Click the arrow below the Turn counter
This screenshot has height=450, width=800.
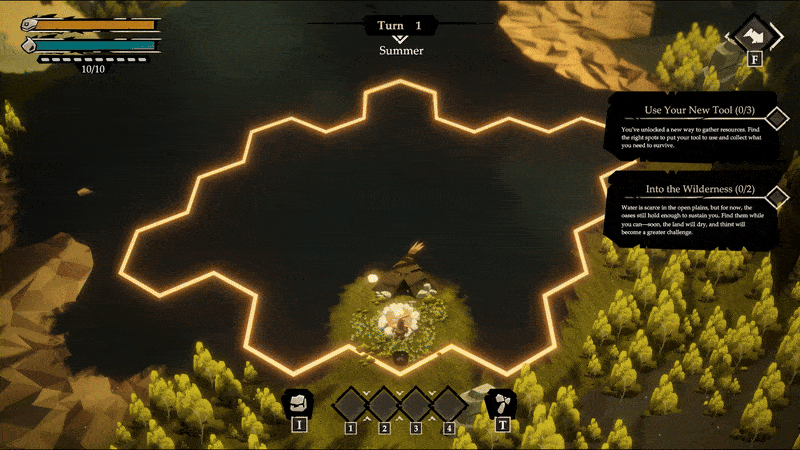tap(400, 39)
